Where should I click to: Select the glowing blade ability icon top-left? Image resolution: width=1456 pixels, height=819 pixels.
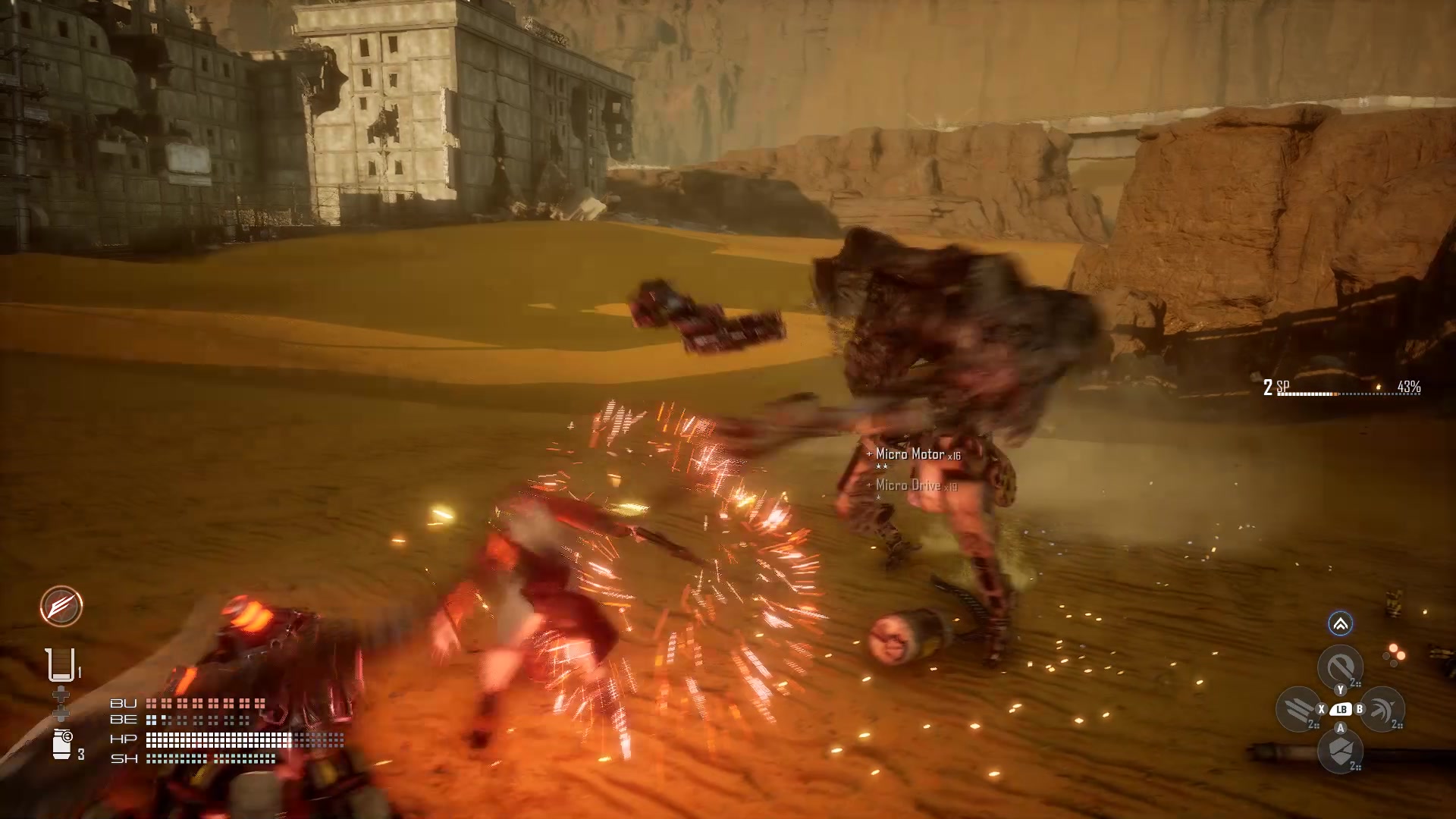click(x=61, y=607)
